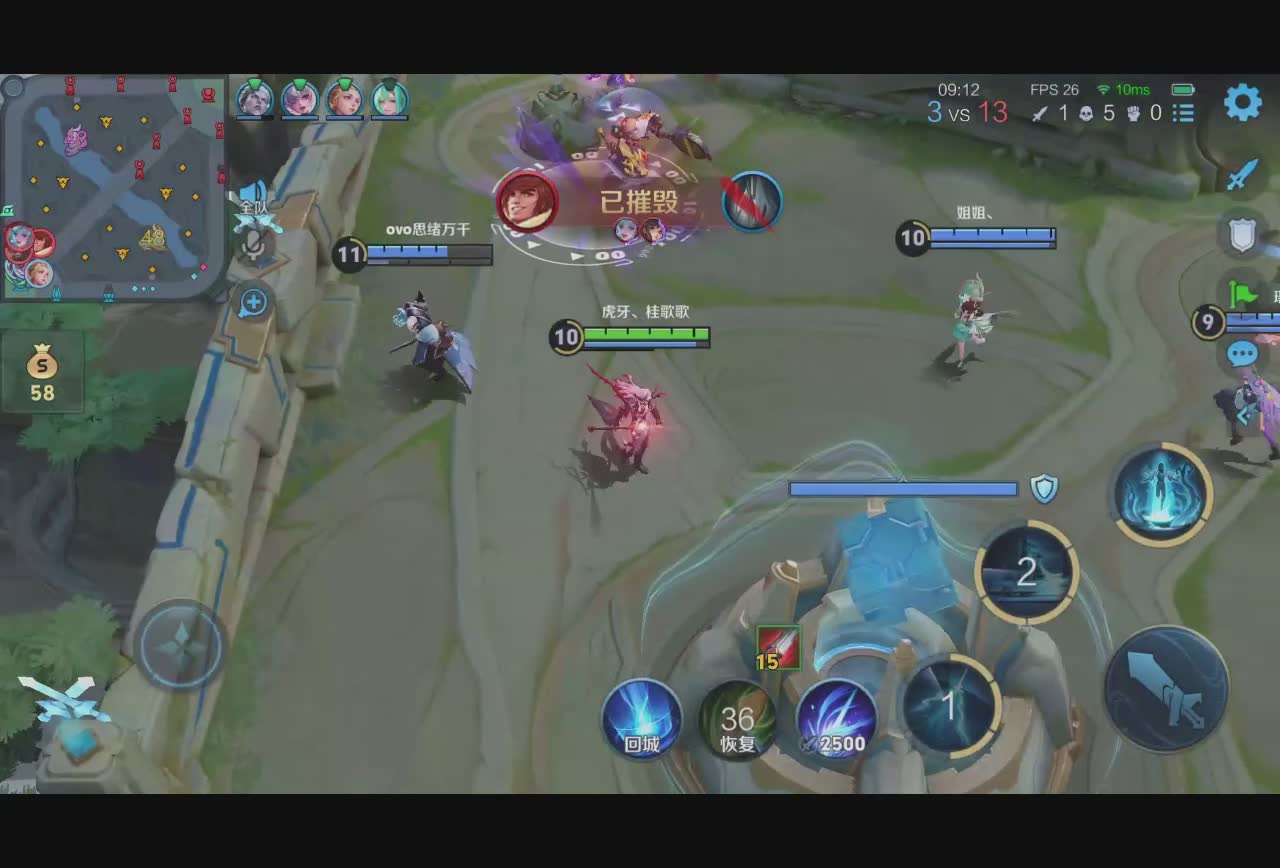
Task: Buy the recommended red item marked 15
Action: [777, 647]
